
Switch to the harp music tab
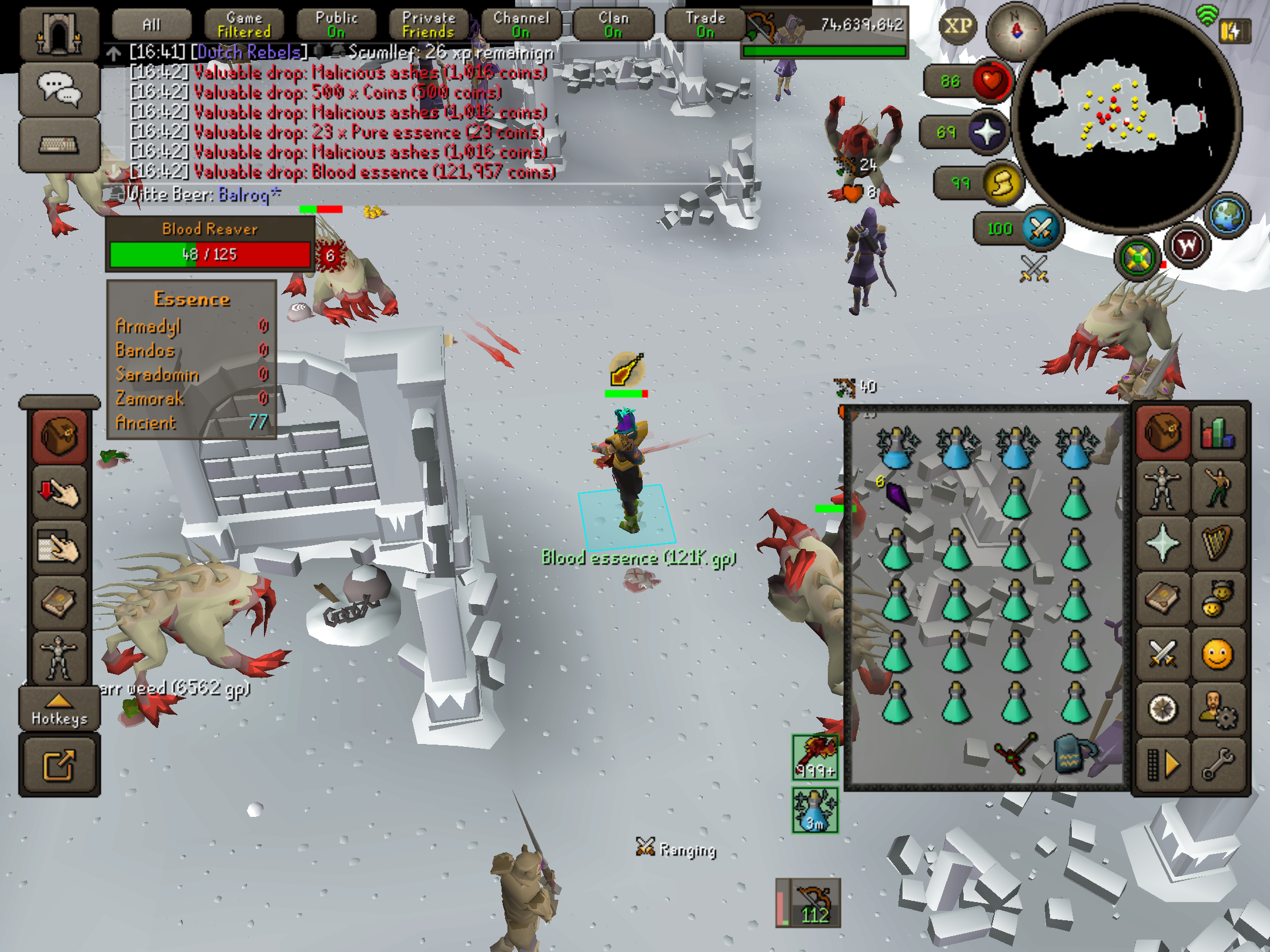click(x=1218, y=543)
